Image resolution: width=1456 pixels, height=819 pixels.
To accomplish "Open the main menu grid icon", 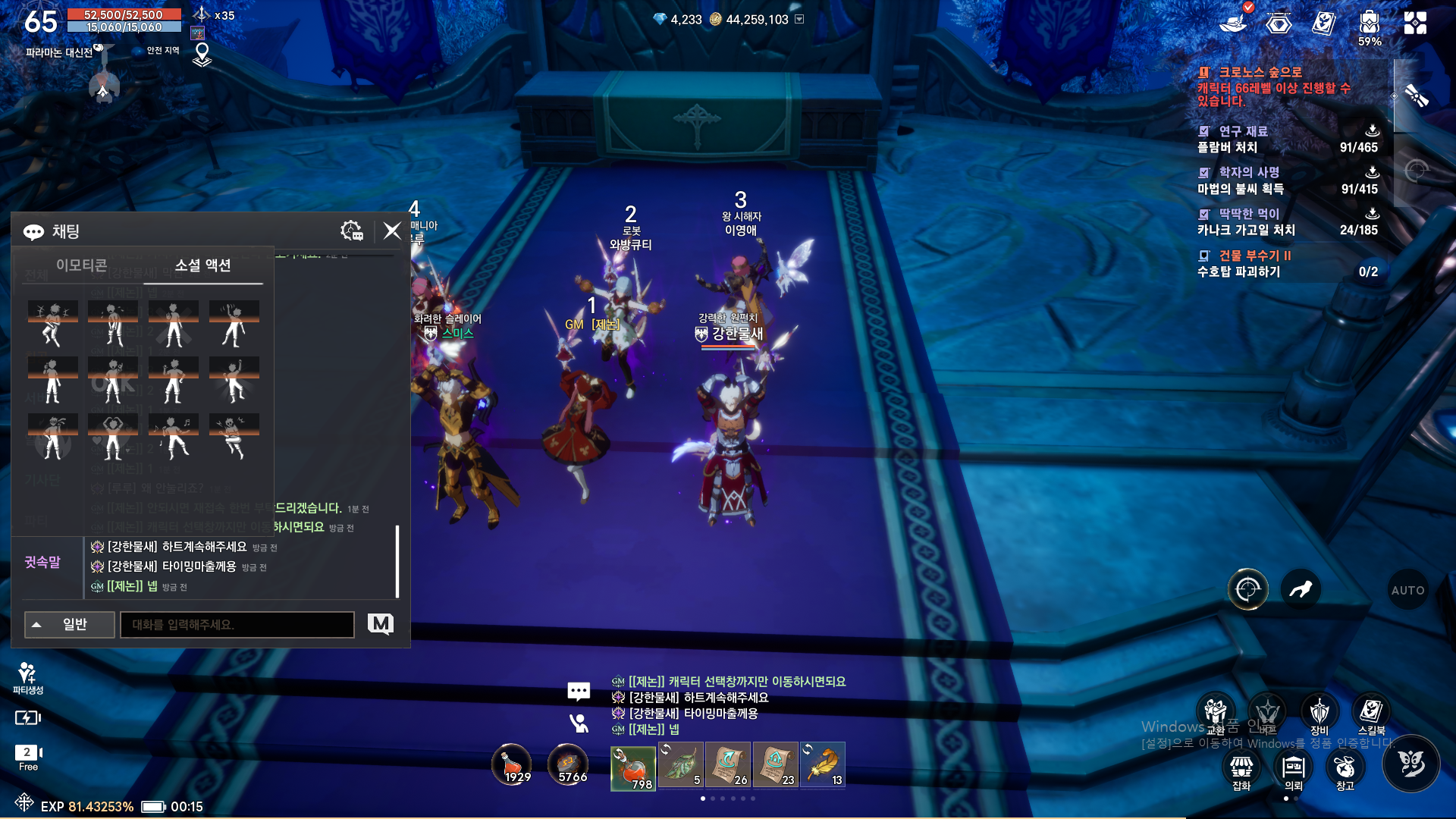I will (x=1415, y=23).
